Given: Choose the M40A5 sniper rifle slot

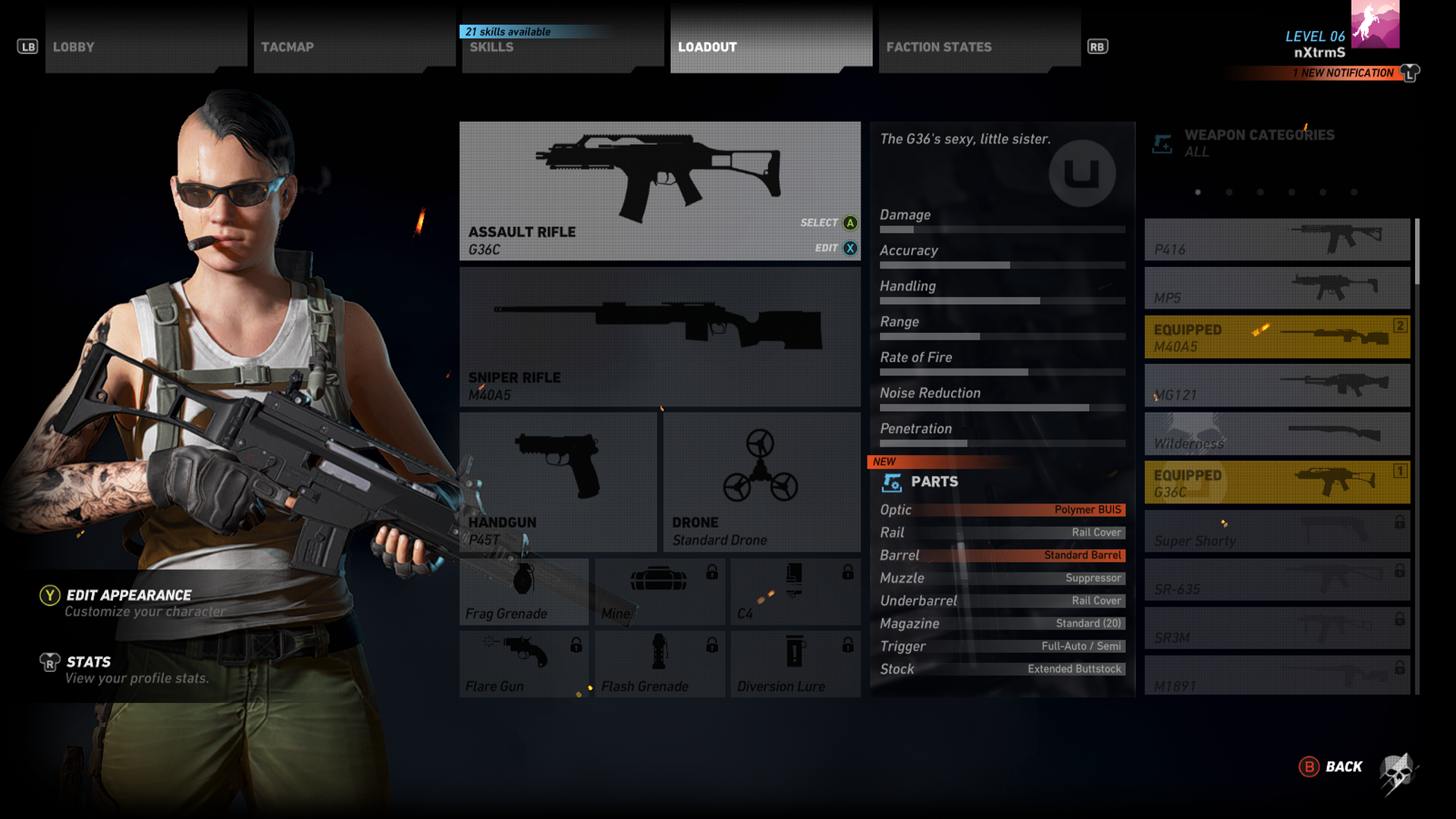Looking at the screenshot, I should [659, 337].
